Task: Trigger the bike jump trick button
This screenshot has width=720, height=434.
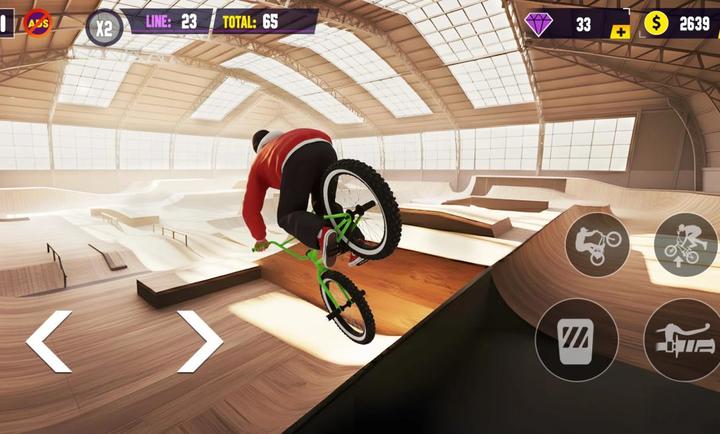Action: 685,245
